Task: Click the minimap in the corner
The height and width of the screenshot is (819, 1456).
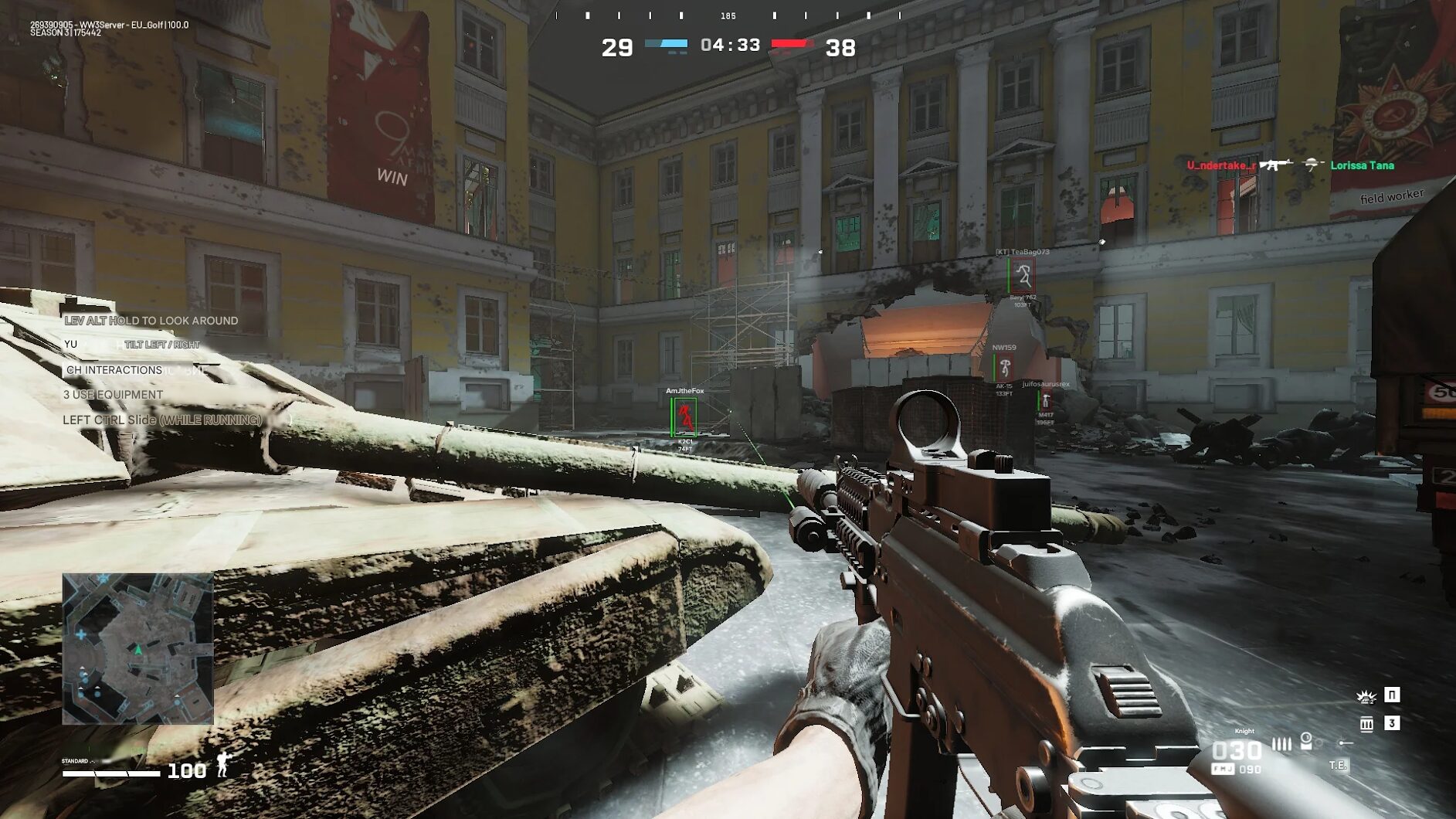Action: (137, 648)
